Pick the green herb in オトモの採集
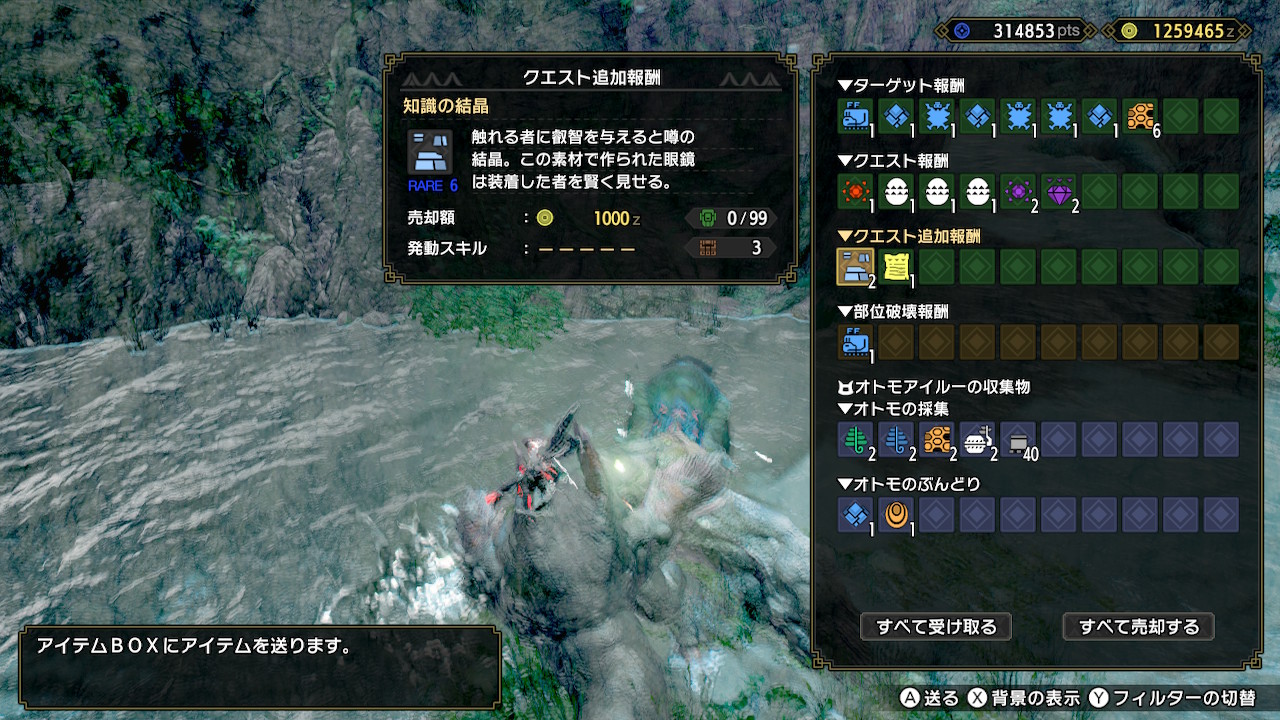The image size is (1280, 720). (855, 439)
